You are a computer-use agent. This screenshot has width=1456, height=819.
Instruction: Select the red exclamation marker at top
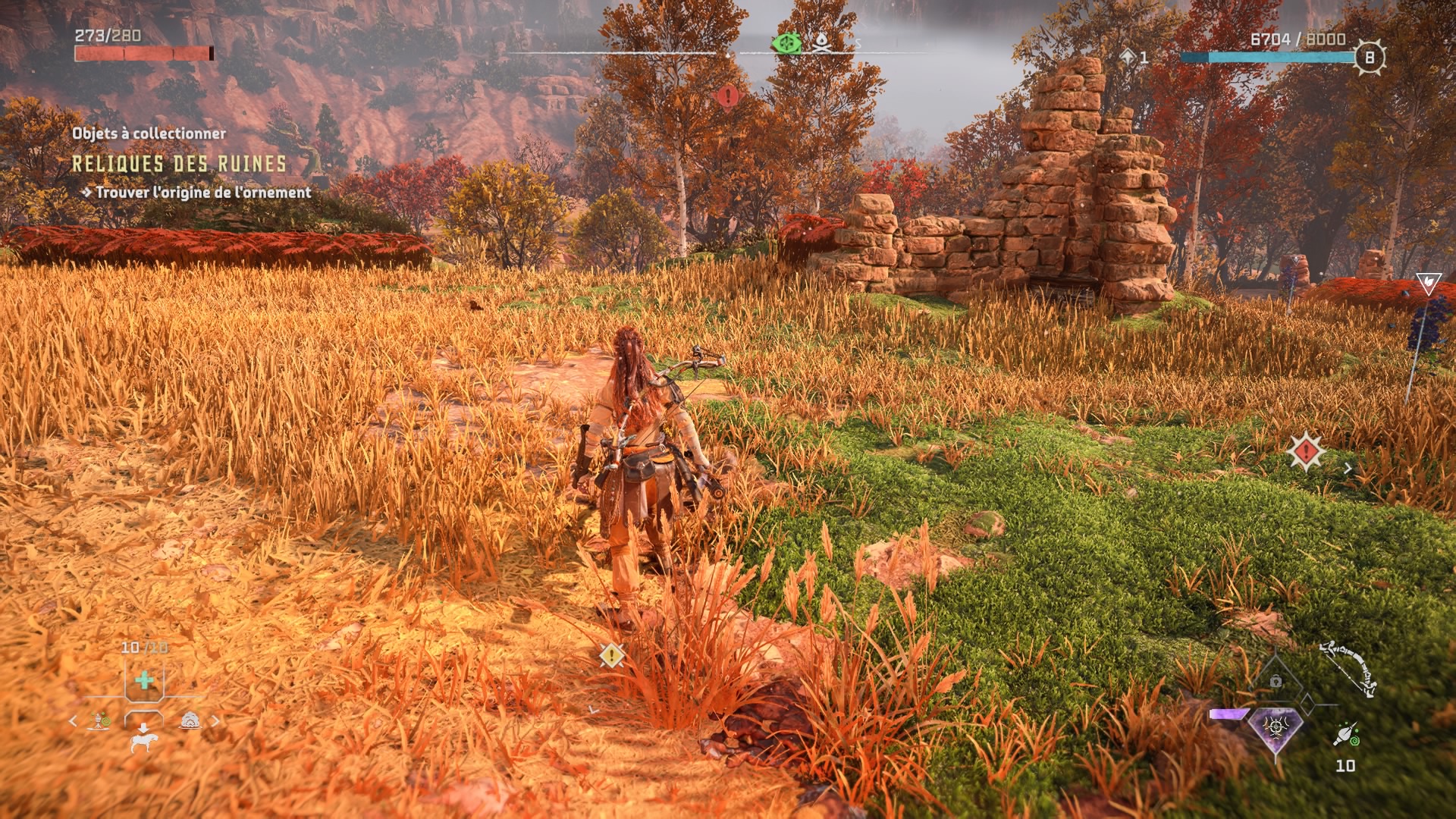[x=728, y=96]
